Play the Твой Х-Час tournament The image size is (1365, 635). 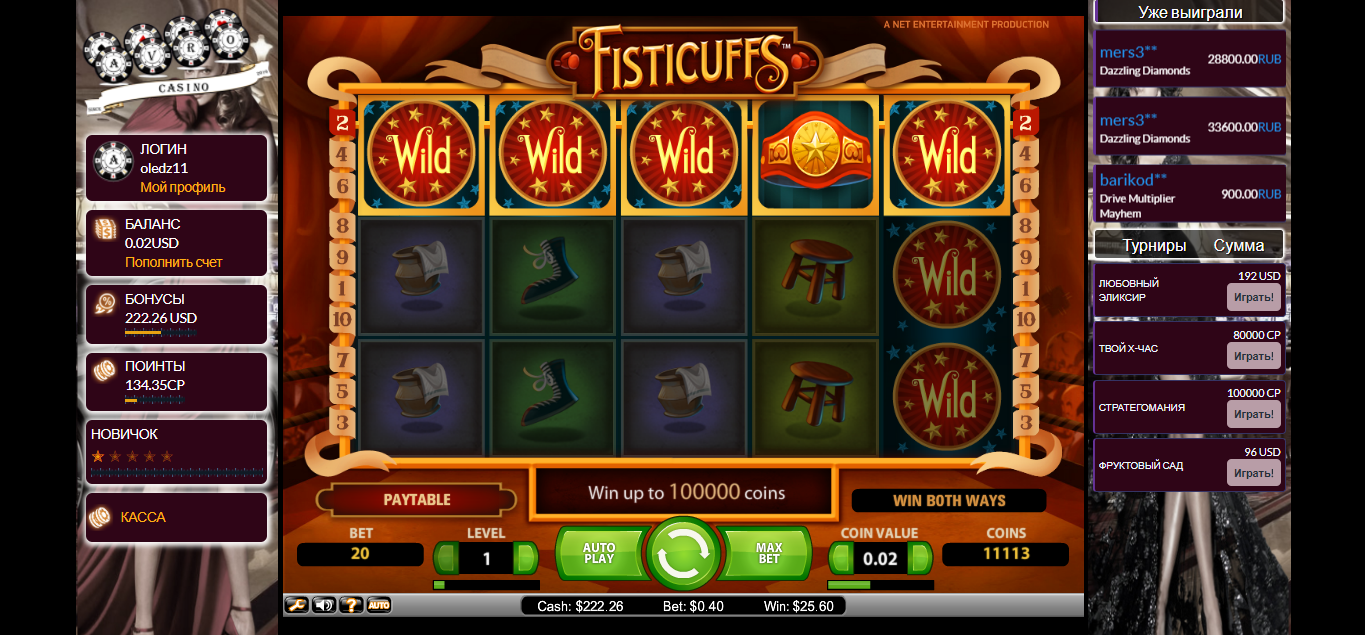1253,356
